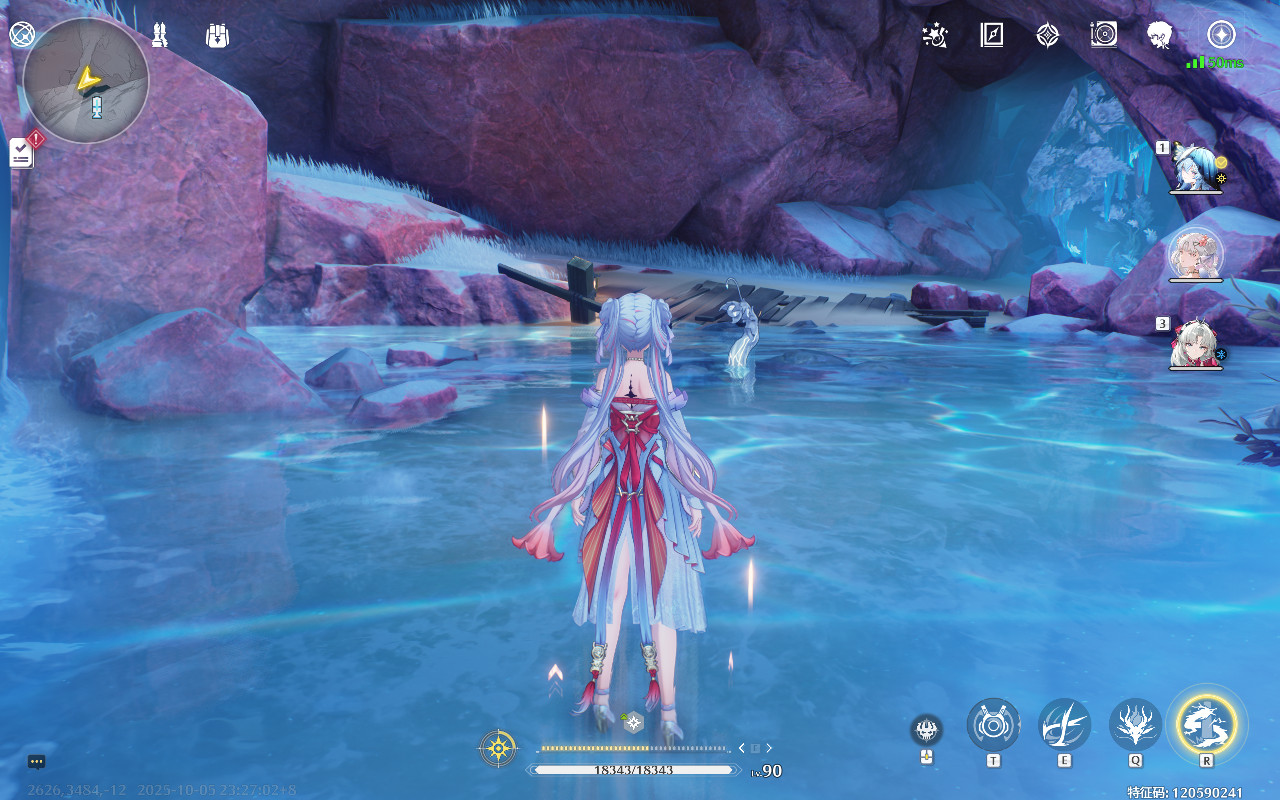The image size is (1280, 800).
Task: Use the dragon-head echo skill
Action: tap(1135, 724)
